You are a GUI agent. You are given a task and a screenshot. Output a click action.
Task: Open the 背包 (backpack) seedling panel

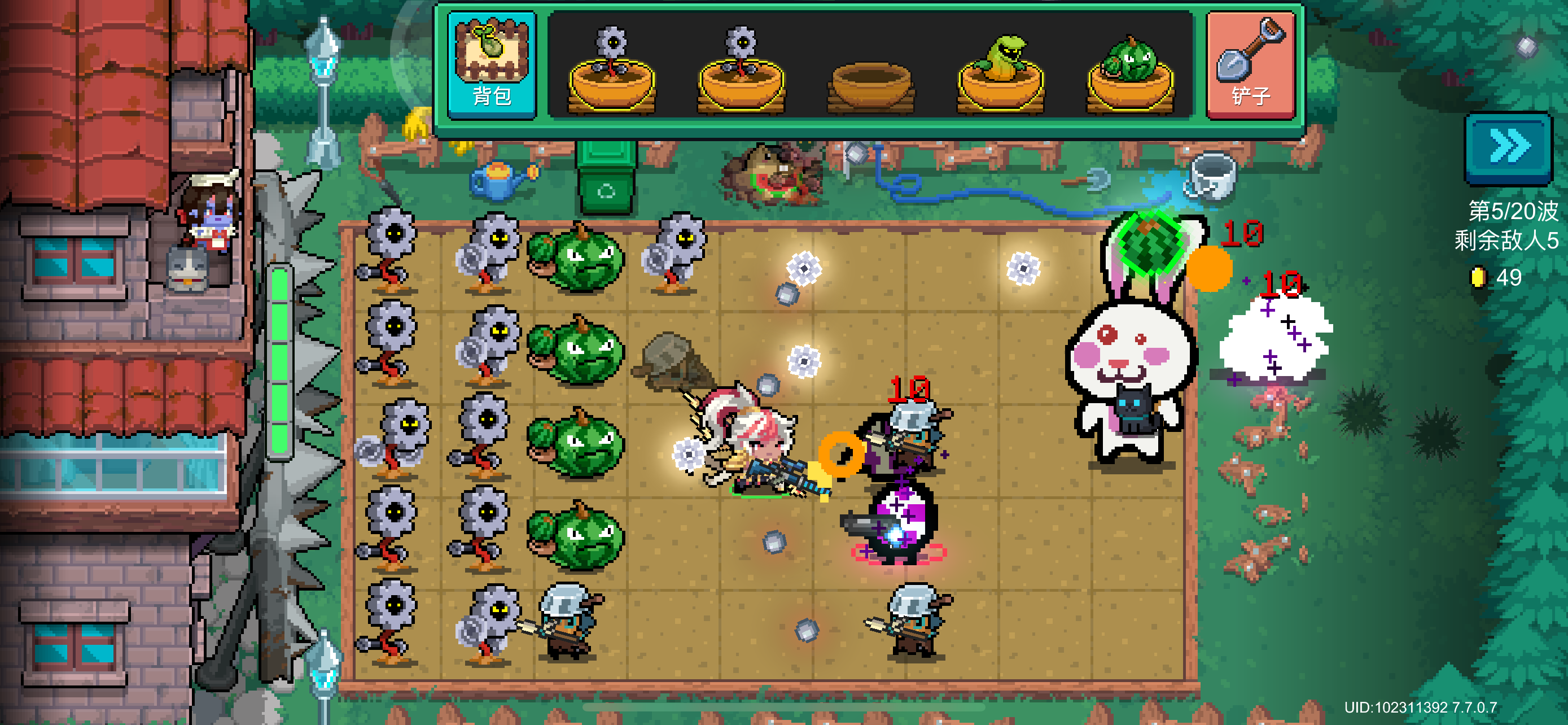492,65
